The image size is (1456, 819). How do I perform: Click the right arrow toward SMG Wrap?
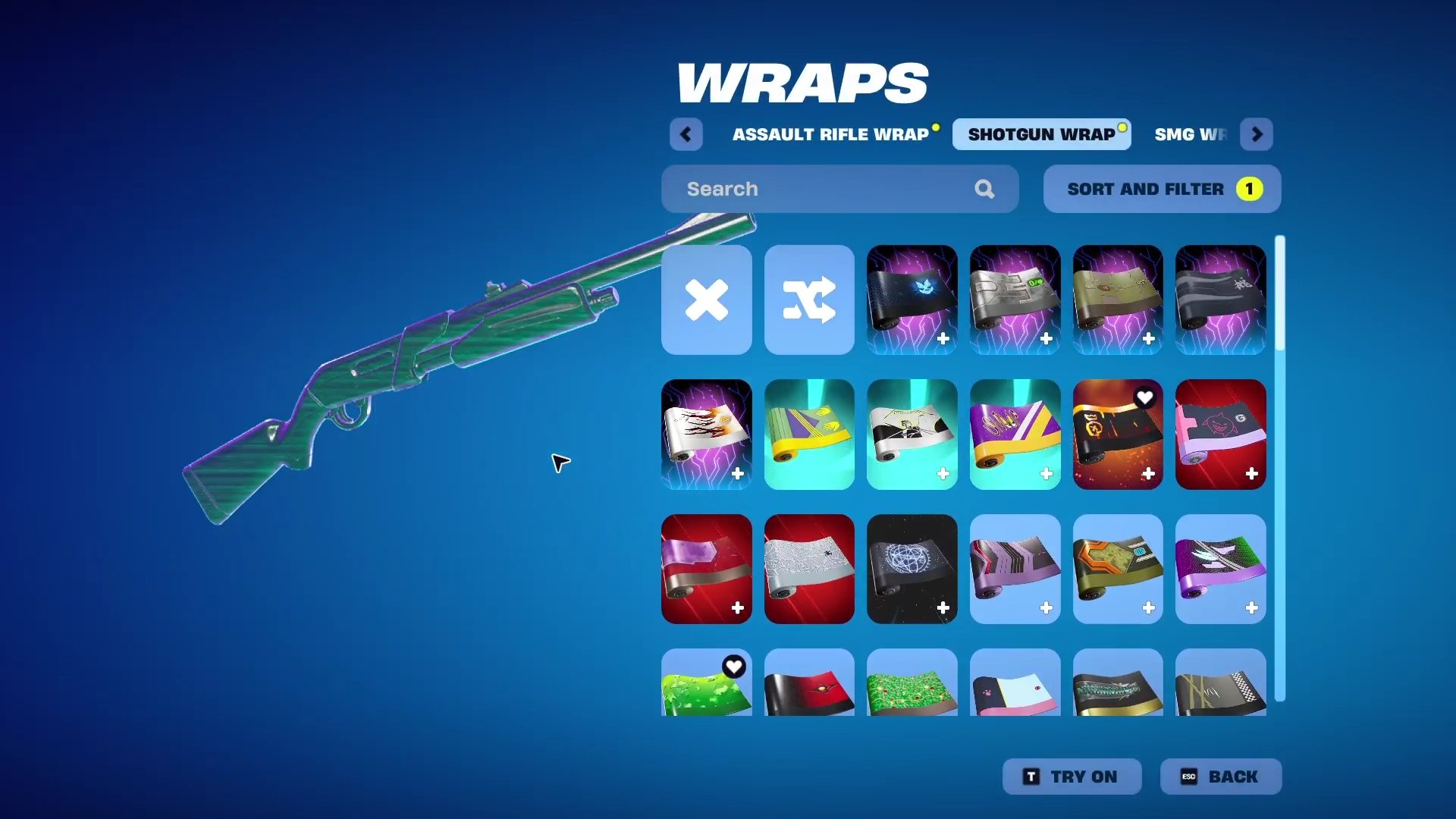(1257, 134)
